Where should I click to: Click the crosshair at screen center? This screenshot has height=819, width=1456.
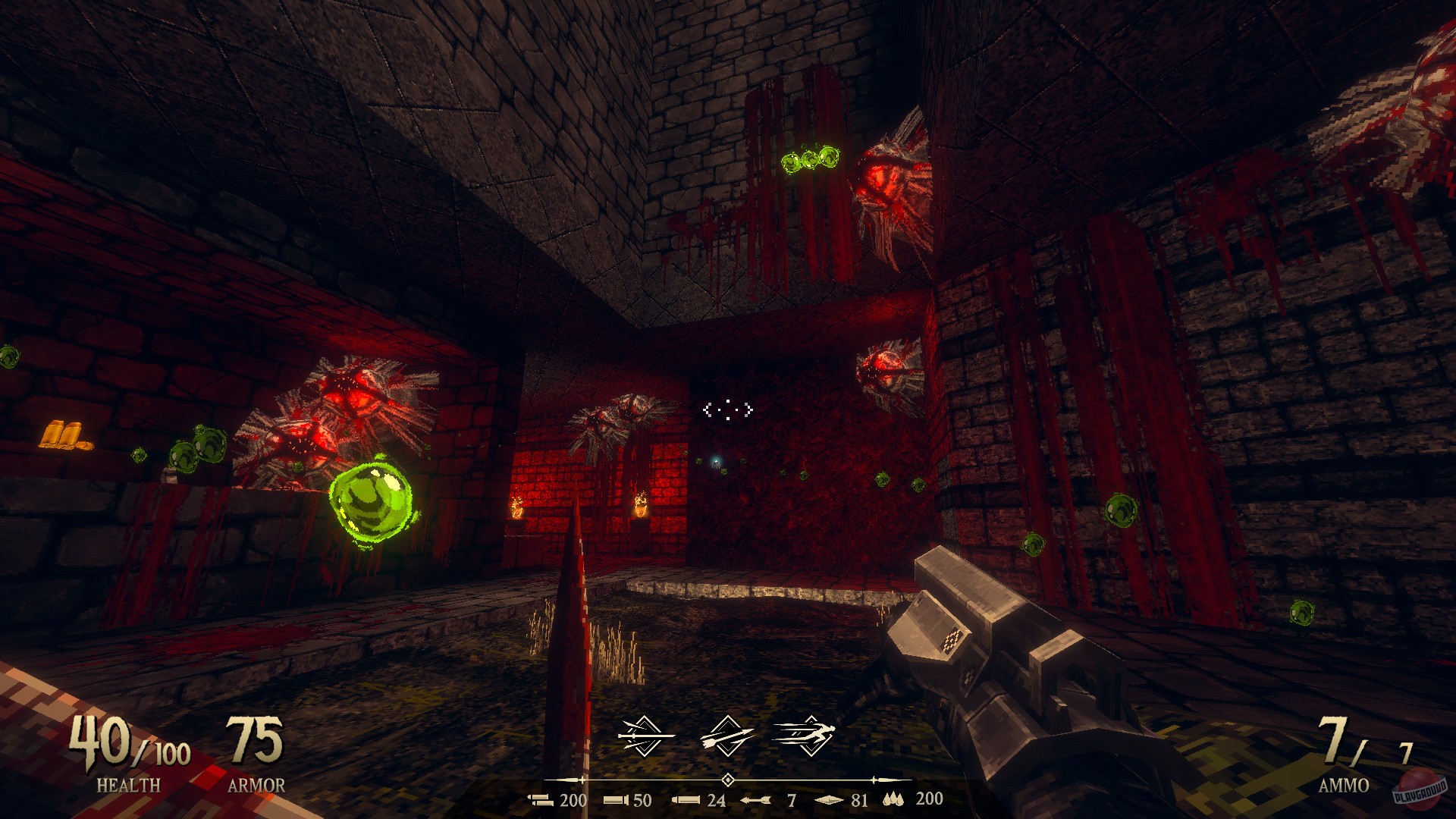pyautogui.click(x=728, y=409)
